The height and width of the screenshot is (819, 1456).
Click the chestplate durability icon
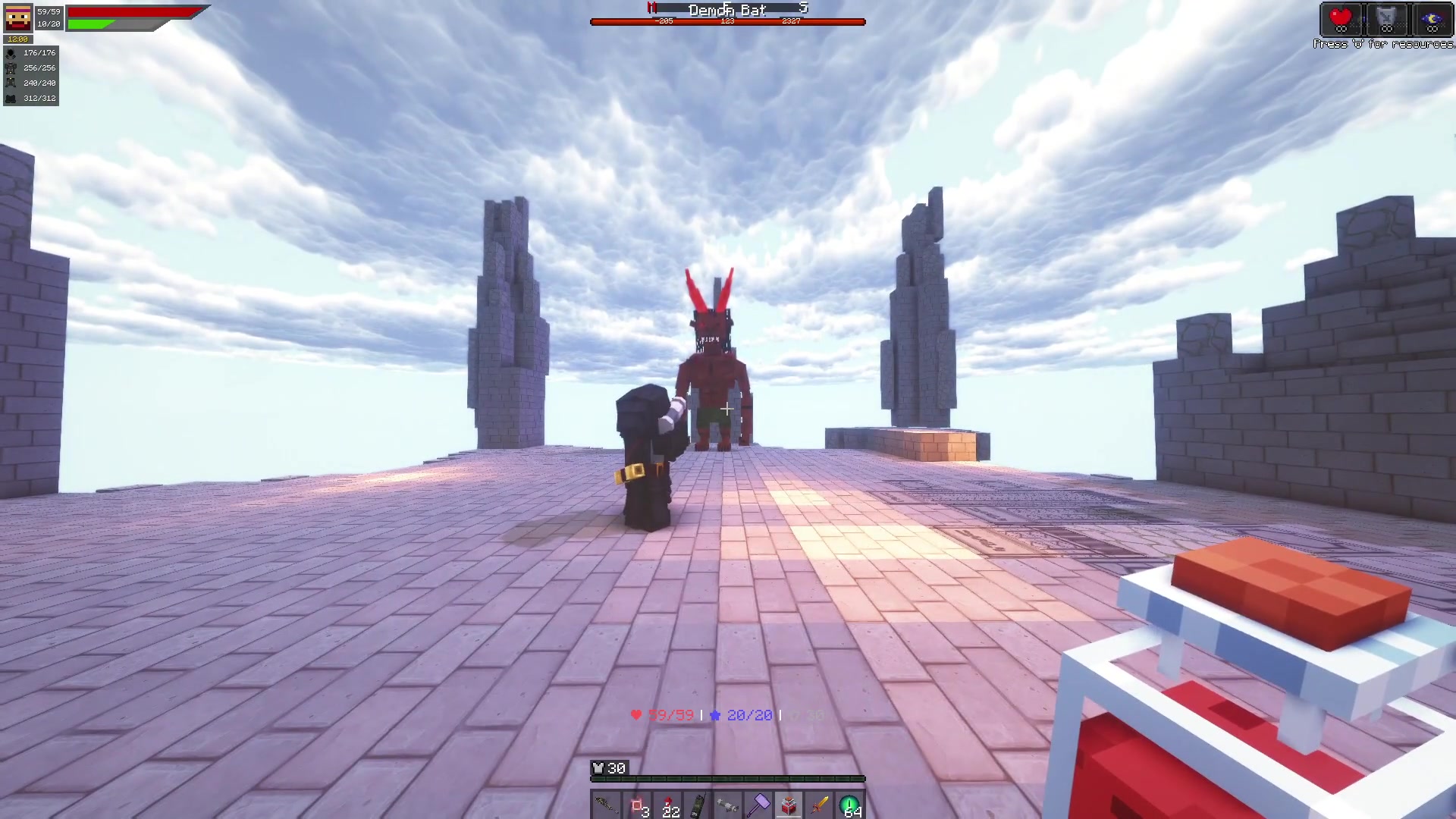click(x=11, y=68)
